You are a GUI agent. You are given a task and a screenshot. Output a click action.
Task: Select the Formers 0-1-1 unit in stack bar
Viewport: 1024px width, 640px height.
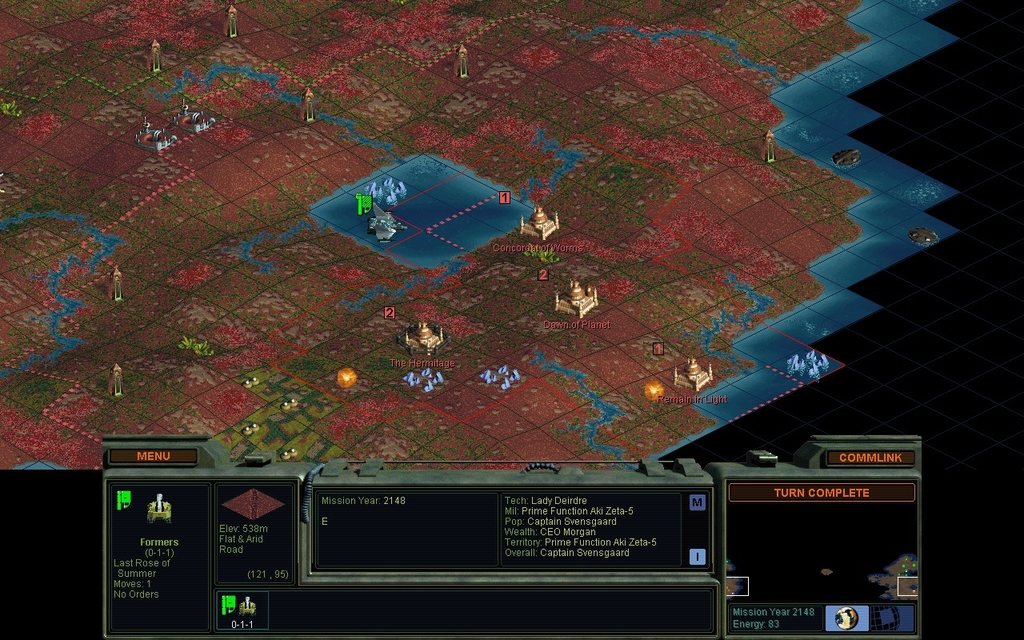coord(240,609)
